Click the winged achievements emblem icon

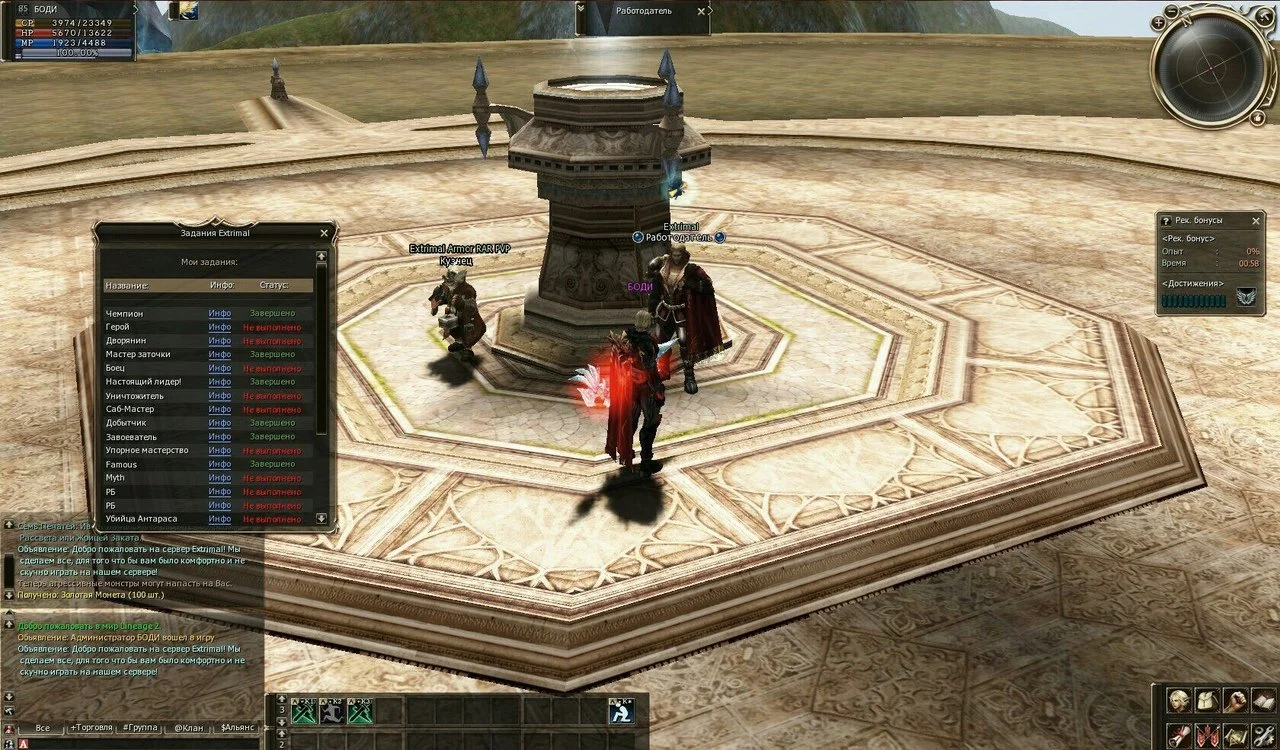tap(1245, 298)
